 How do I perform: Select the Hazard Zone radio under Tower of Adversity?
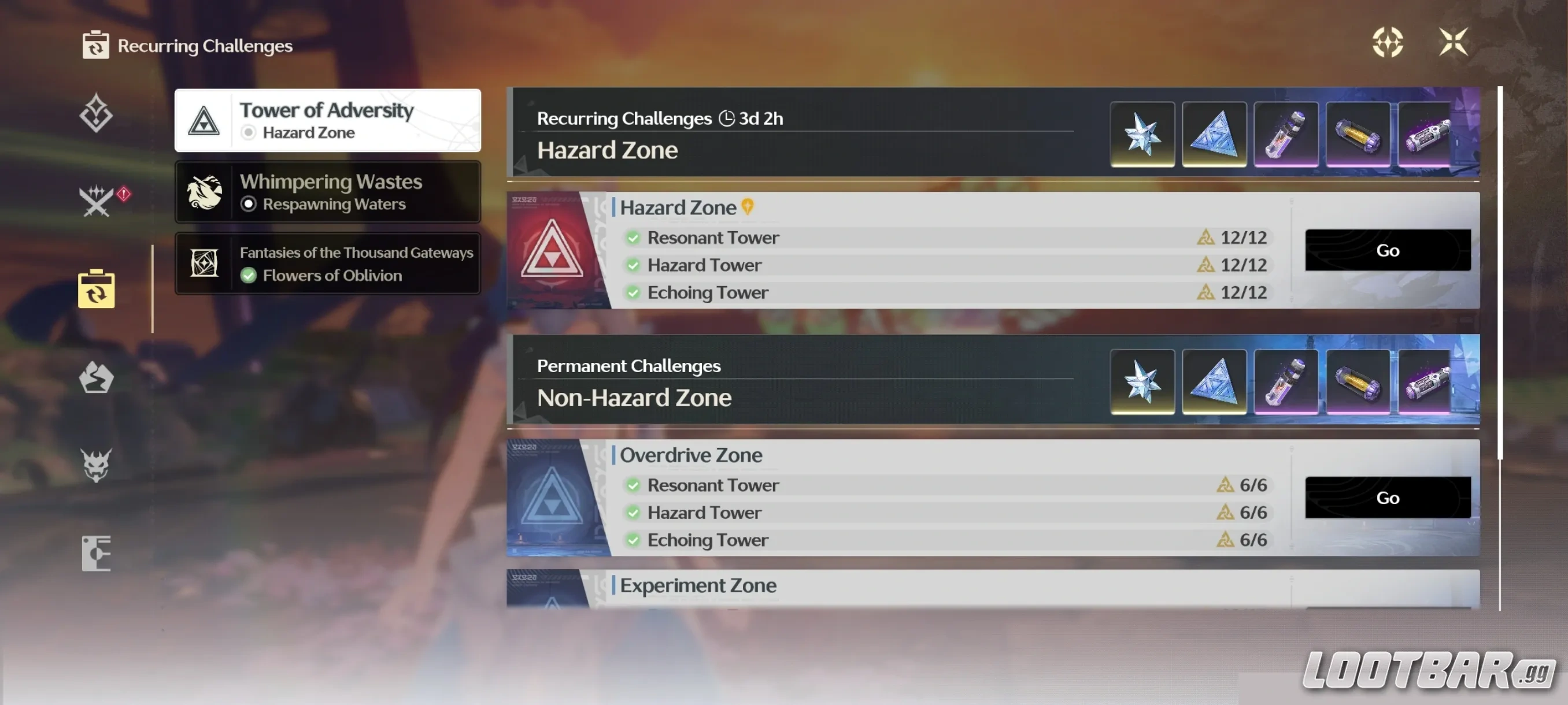[x=249, y=132]
